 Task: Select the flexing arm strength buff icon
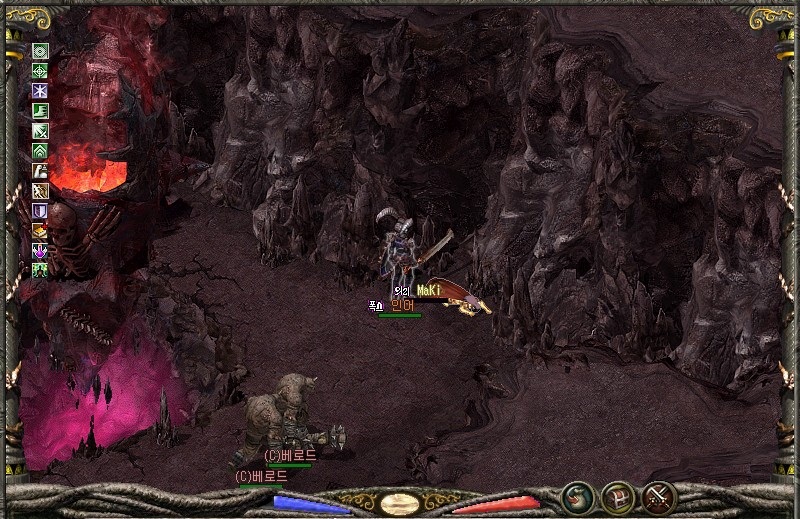point(41,171)
